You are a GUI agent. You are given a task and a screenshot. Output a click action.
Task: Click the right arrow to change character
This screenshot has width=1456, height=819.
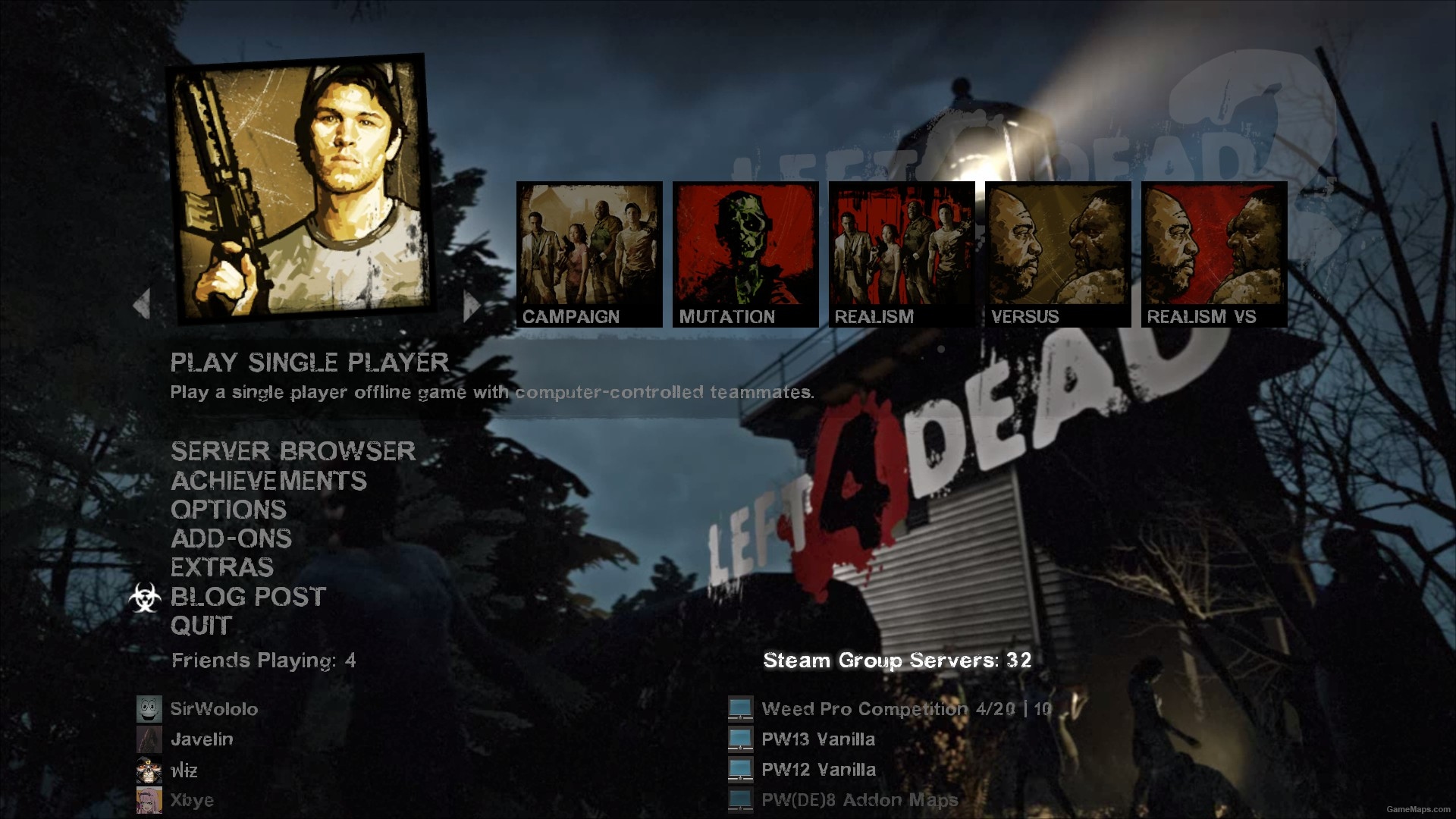(x=470, y=303)
